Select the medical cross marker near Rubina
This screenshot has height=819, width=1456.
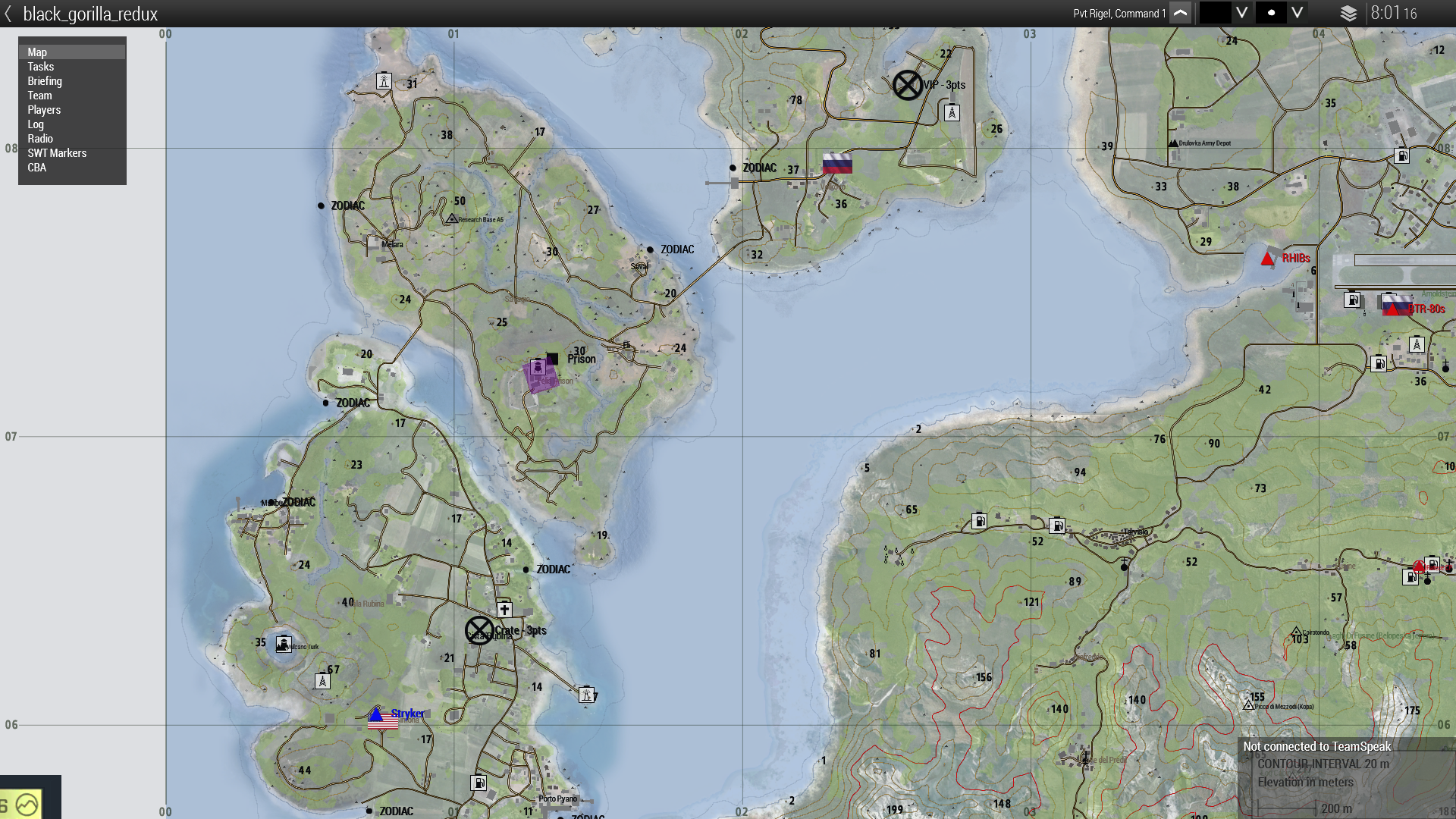(x=504, y=608)
